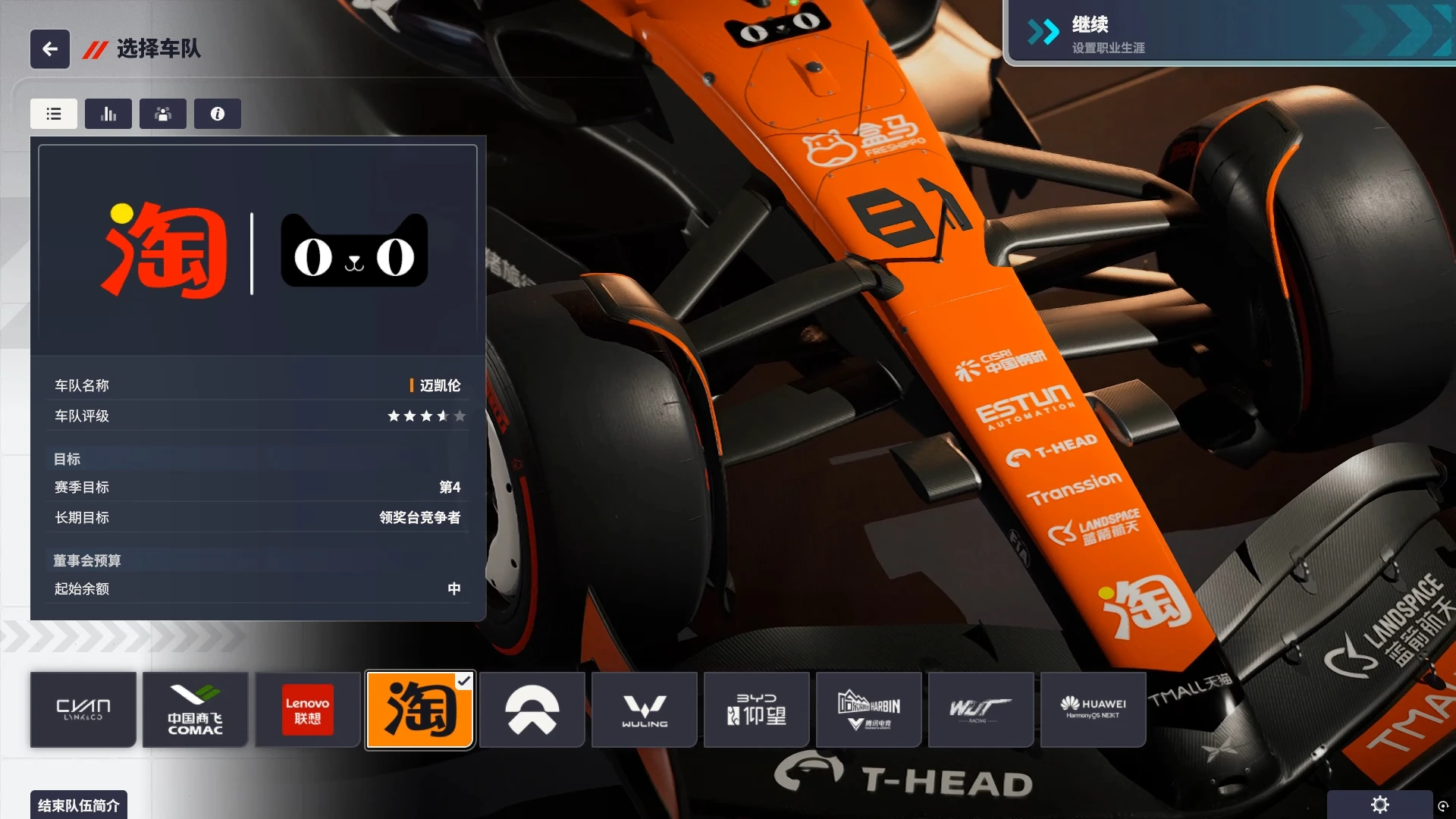Choose the COMAC team tile

click(x=196, y=710)
